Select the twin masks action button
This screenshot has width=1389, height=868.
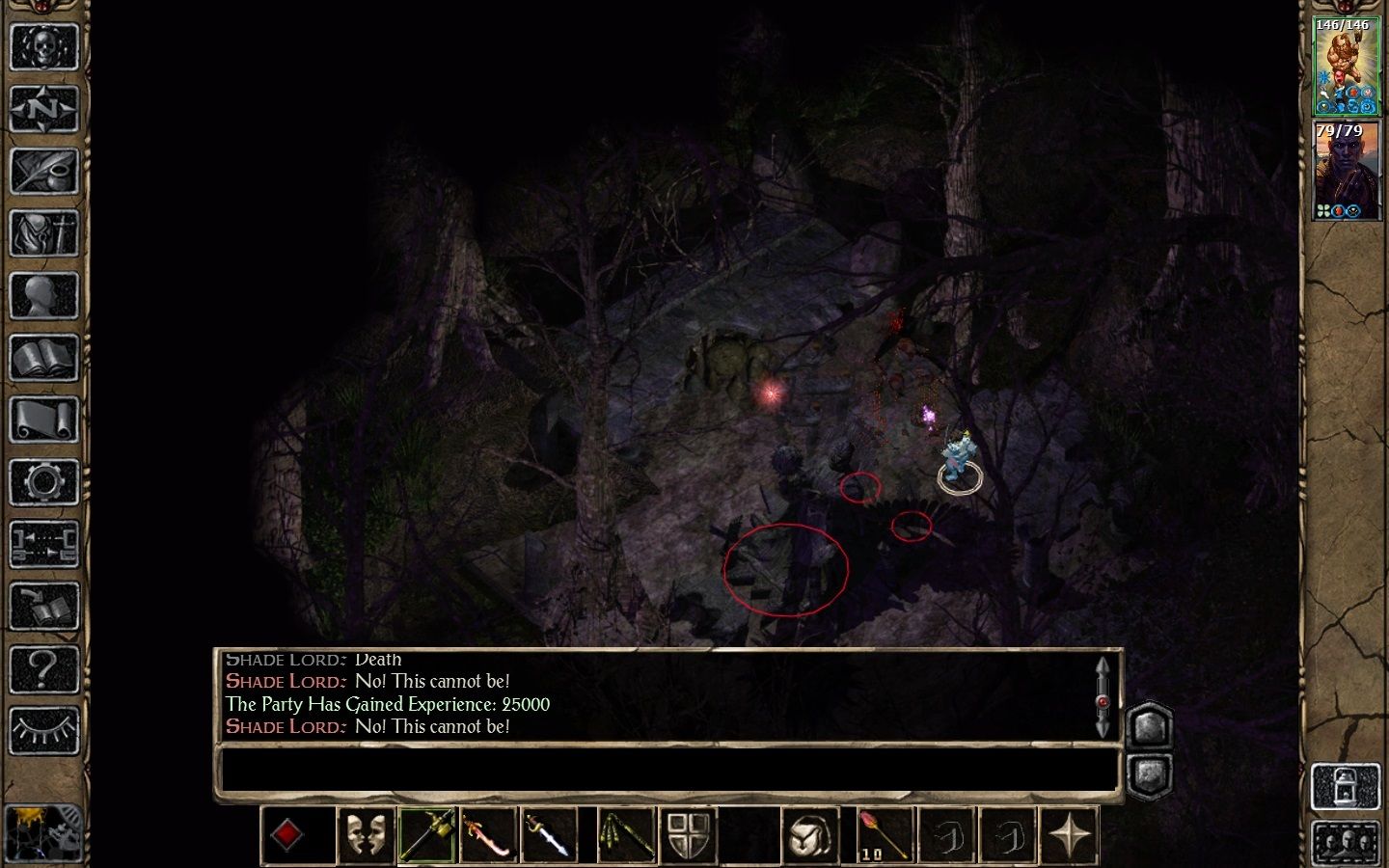[x=366, y=835]
